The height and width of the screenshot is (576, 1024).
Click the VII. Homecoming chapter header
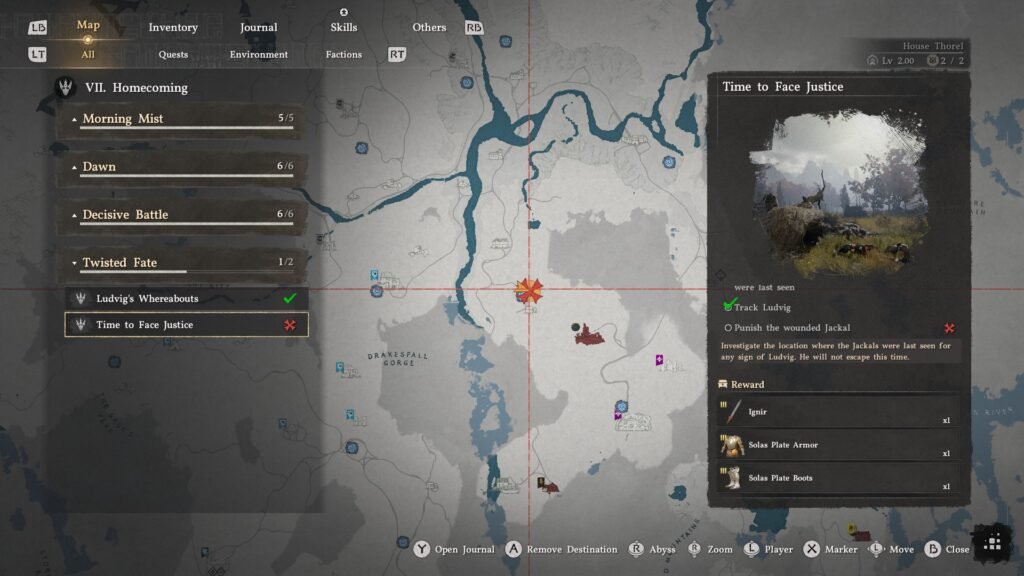[x=149, y=88]
